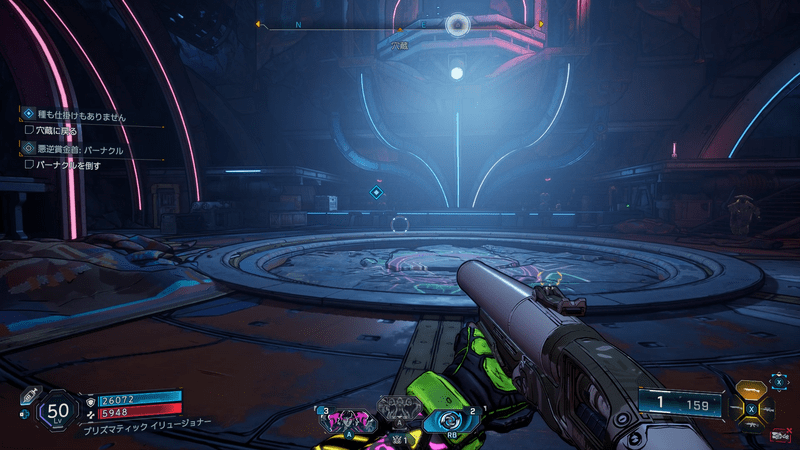Toggle the 穴蔵に戻る objective checkbox
The height and width of the screenshot is (450, 800).
pos(29,130)
